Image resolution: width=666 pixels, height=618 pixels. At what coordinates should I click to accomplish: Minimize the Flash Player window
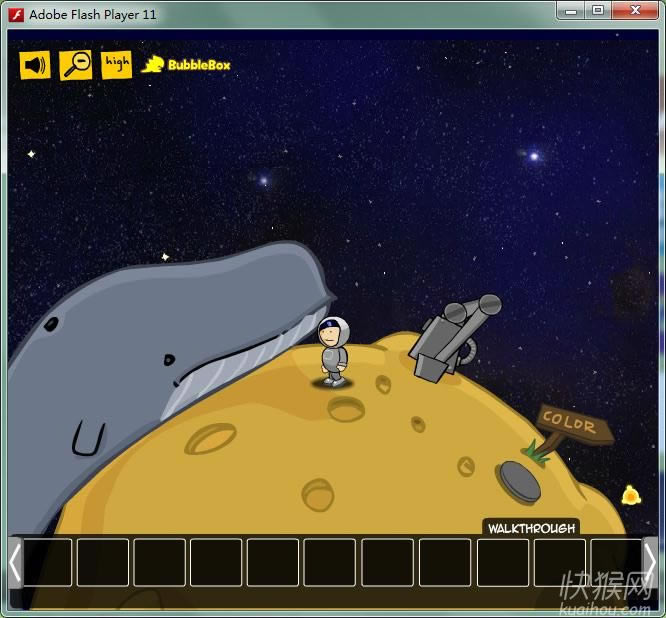tap(571, 11)
